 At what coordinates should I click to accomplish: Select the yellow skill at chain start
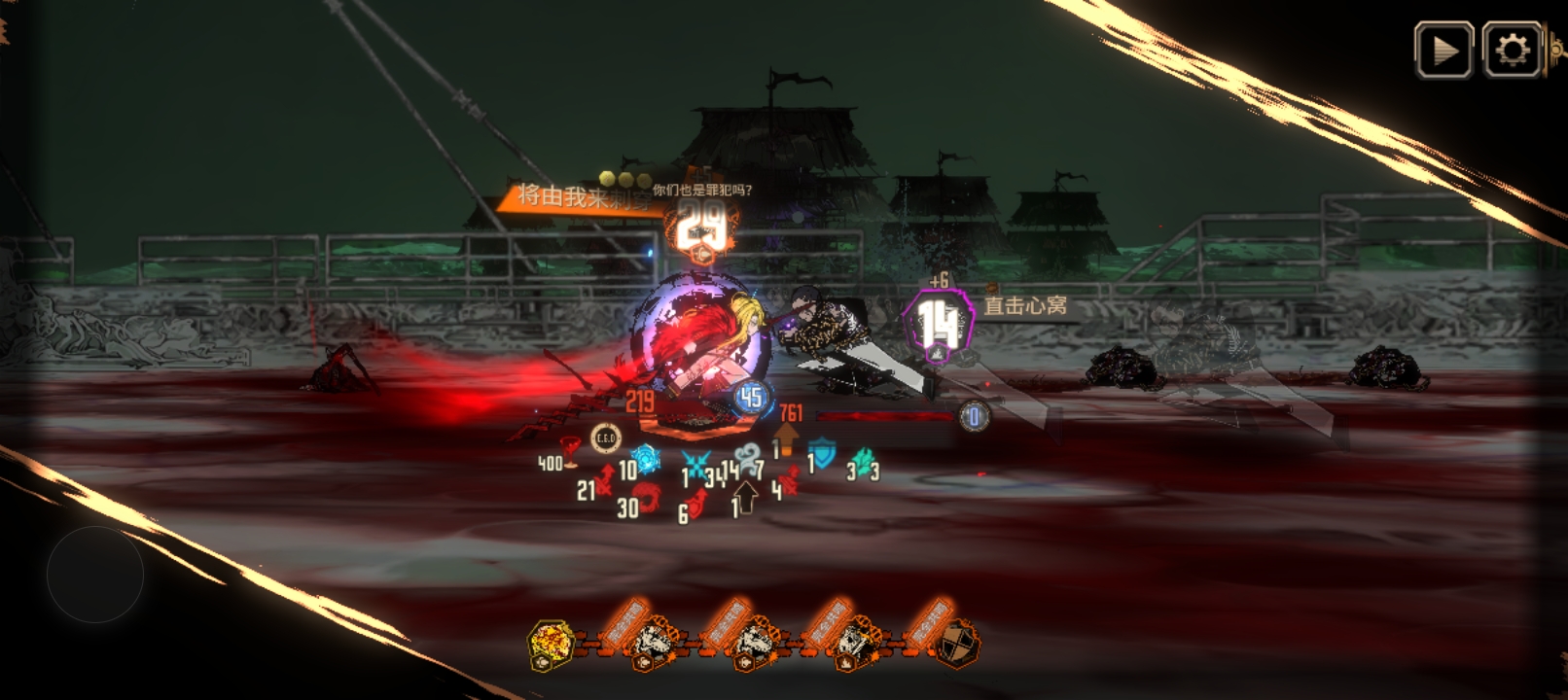(x=550, y=645)
